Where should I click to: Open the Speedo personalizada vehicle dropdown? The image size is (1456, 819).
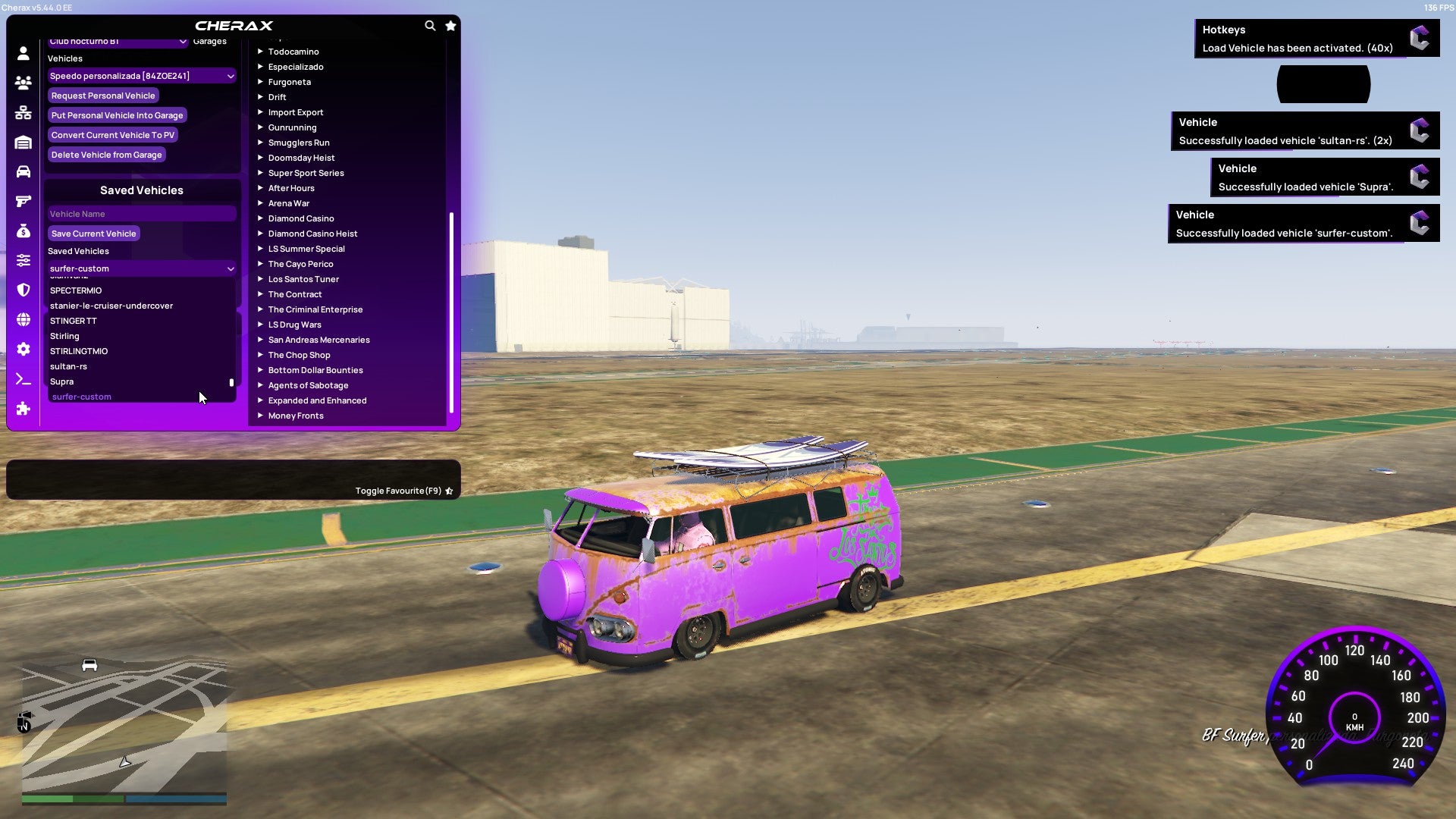tap(141, 76)
